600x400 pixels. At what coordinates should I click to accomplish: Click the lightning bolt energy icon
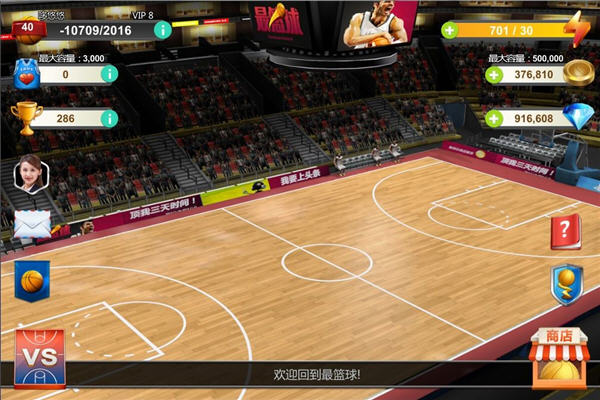pyautogui.click(x=576, y=28)
